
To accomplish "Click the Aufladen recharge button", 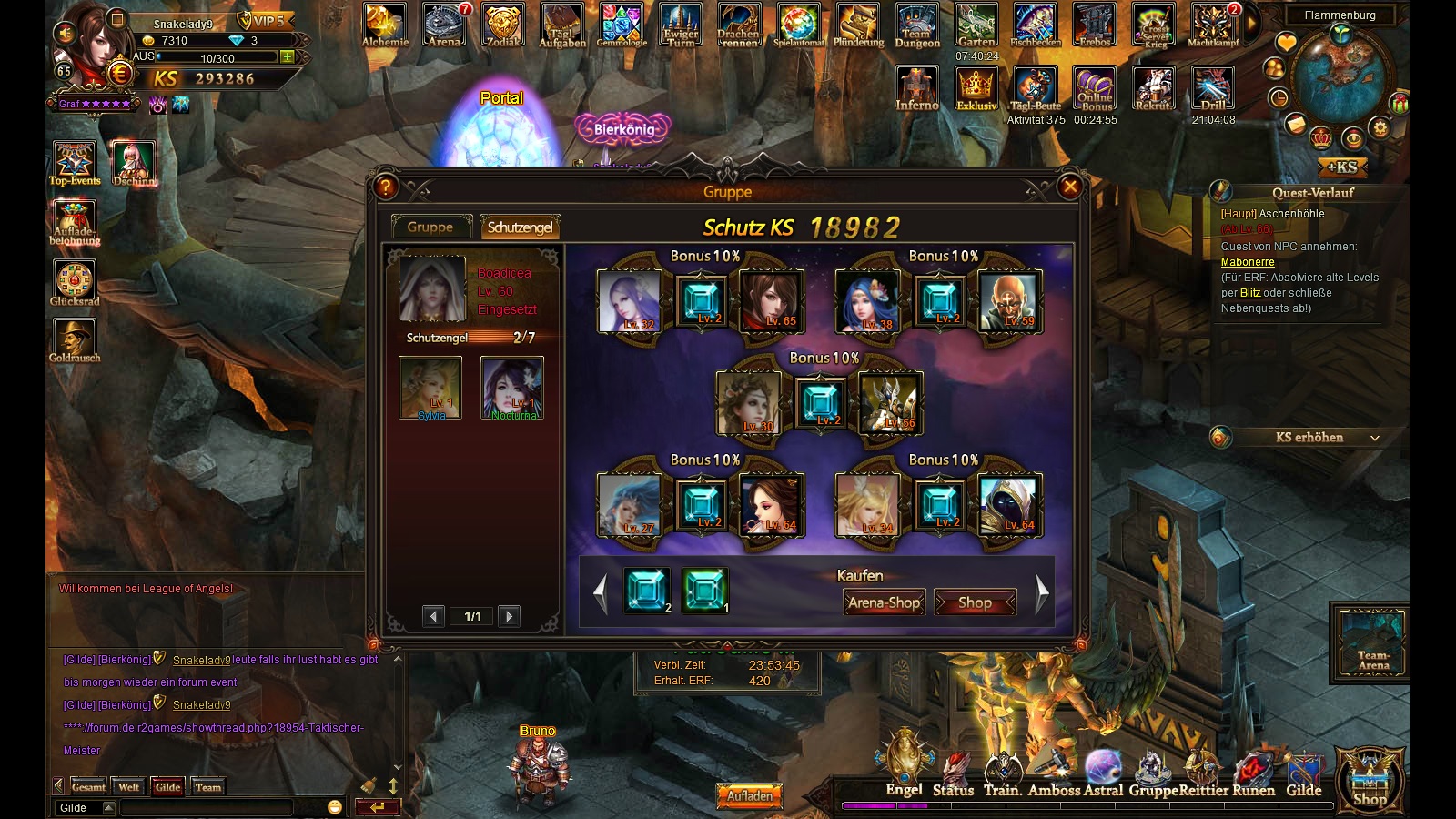I will click(749, 795).
